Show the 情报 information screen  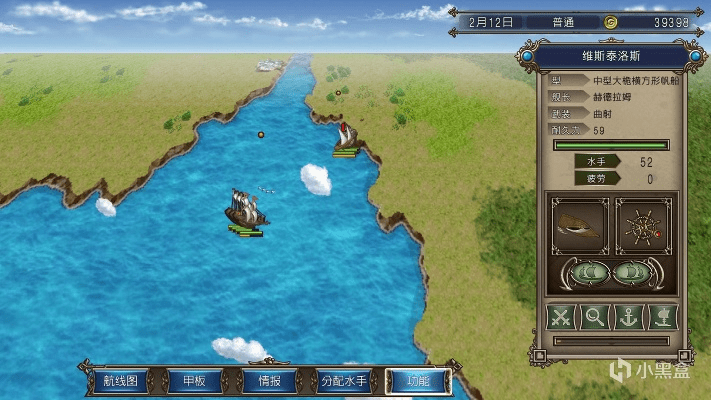coord(269,381)
